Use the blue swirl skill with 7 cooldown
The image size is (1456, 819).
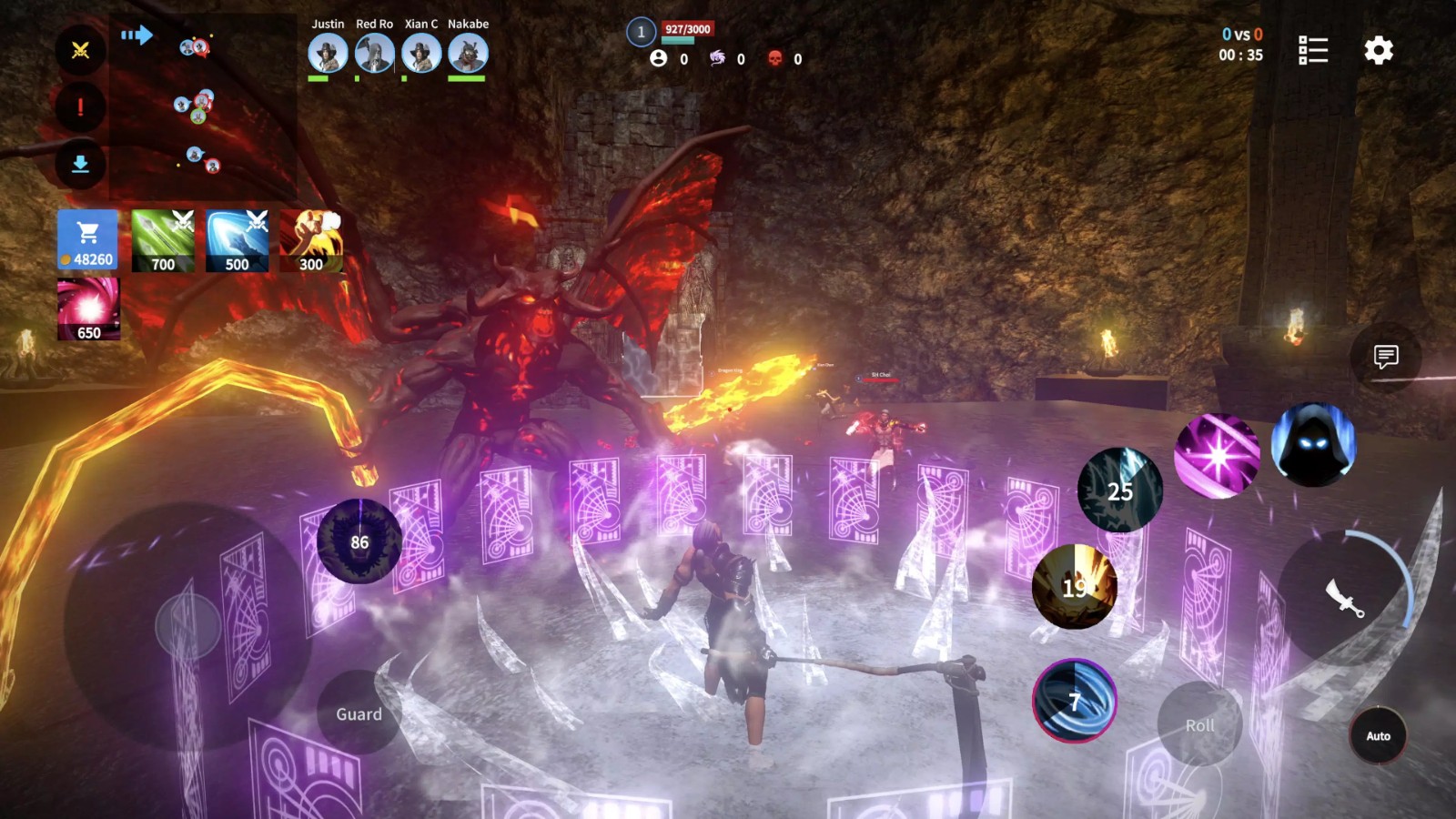[1075, 701]
